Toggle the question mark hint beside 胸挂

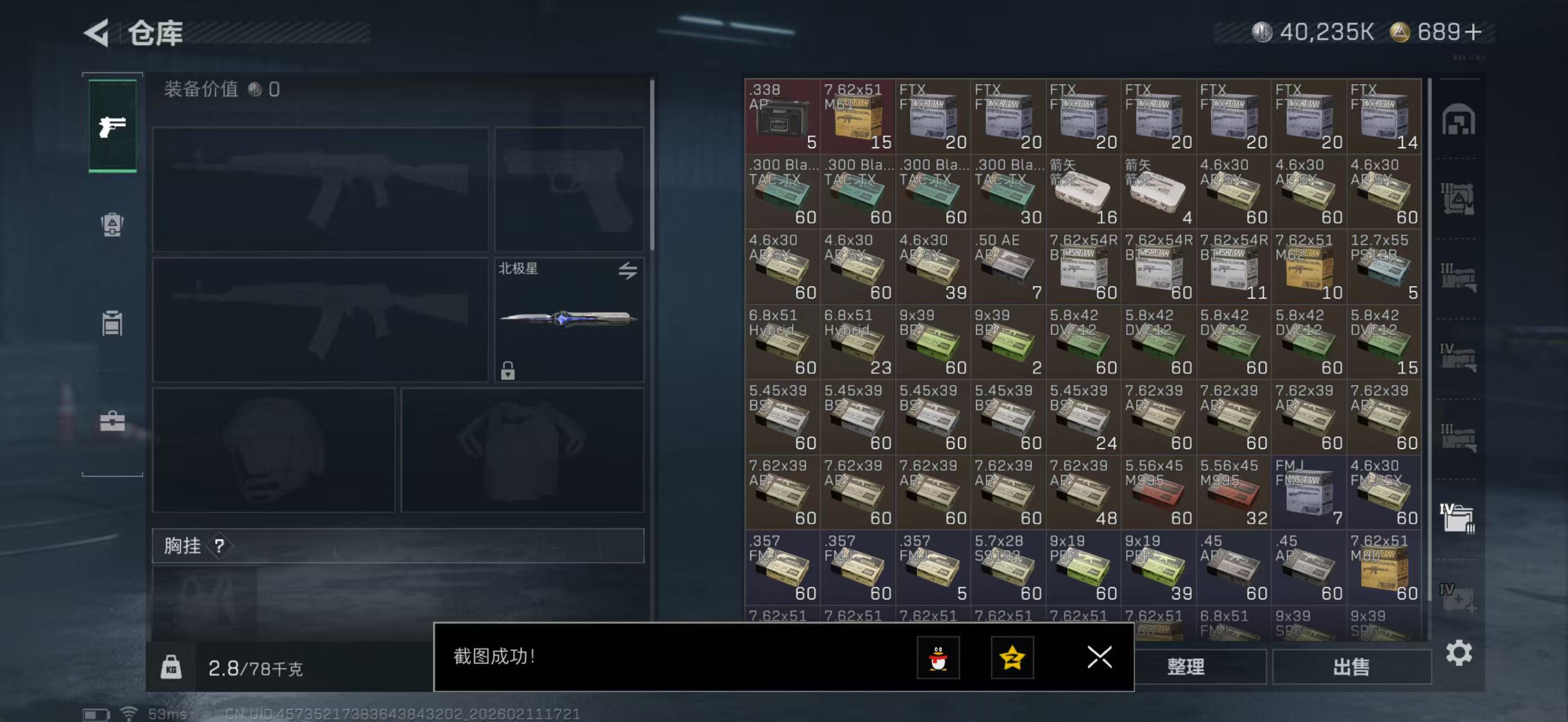[220, 546]
